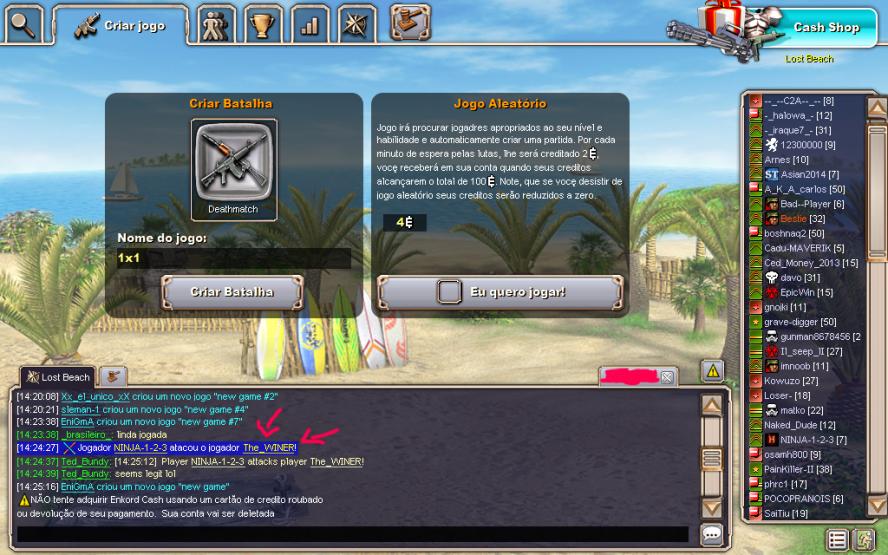The height and width of the screenshot is (555, 888).
Task: Click the yellow warning triangle button
Action: coord(711,371)
